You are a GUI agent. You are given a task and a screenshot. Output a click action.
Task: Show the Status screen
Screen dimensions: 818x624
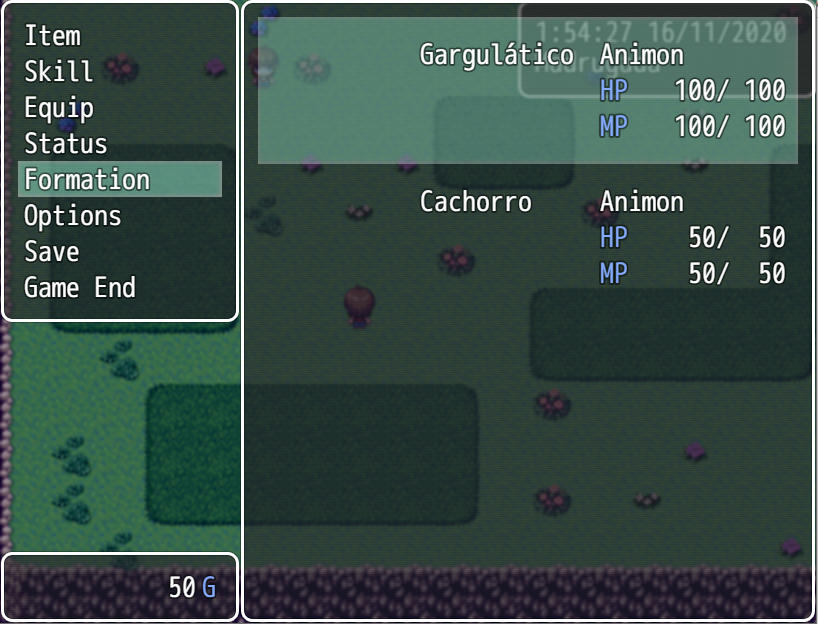(66, 144)
